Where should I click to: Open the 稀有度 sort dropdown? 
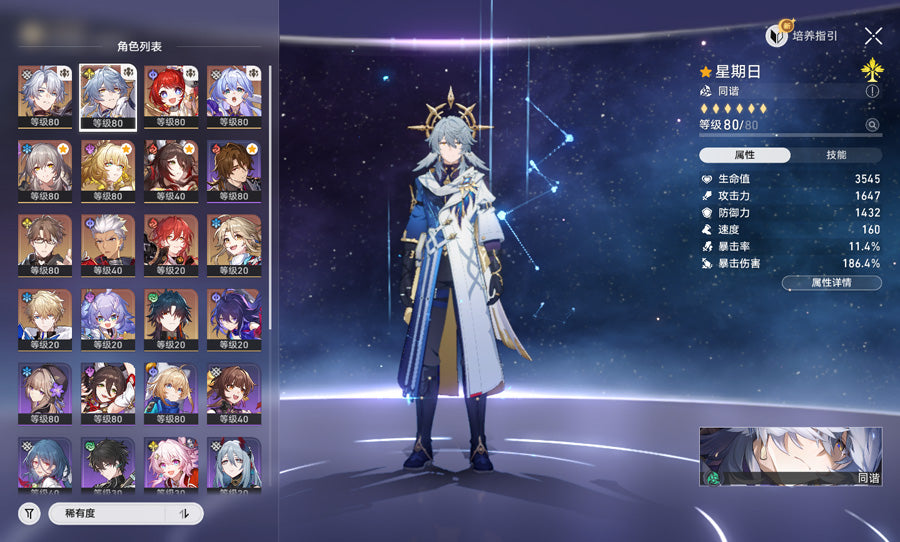pos(107,514)
